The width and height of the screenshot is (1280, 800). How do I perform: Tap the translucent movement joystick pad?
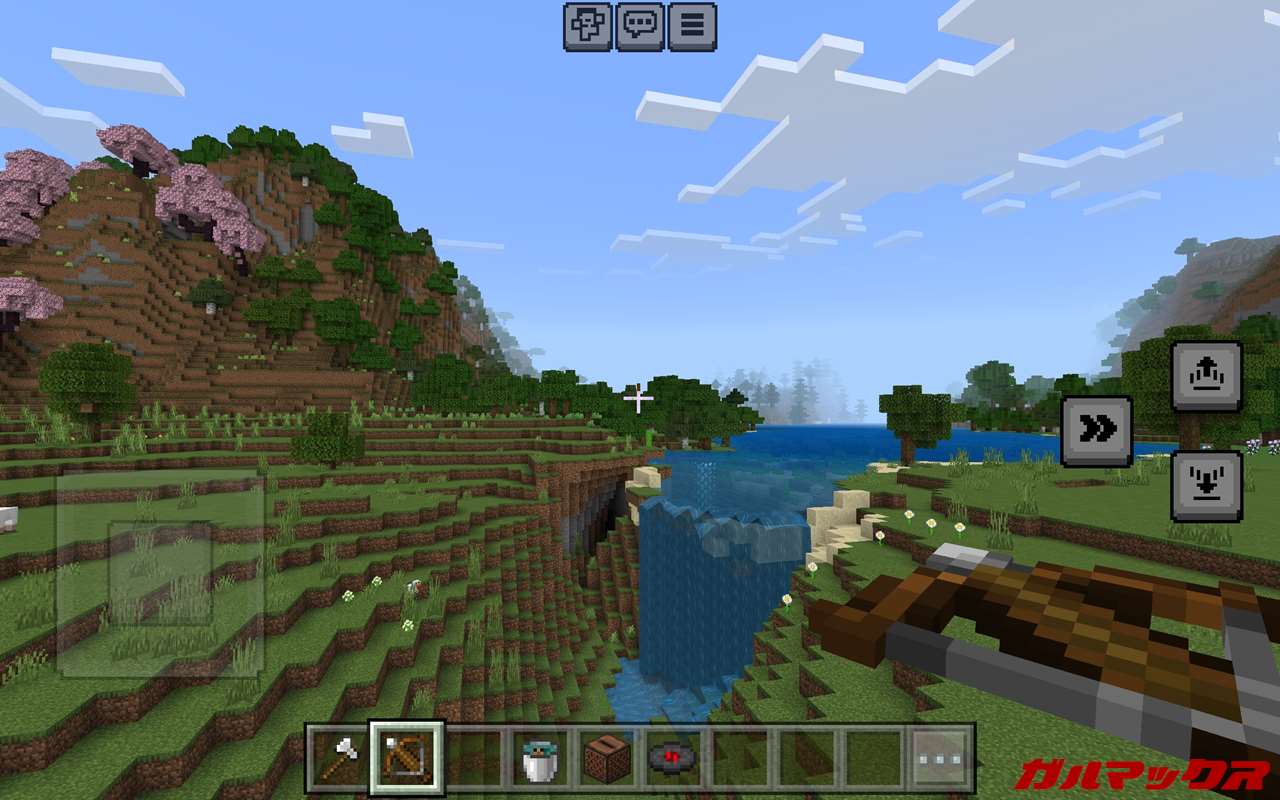pyautogui.click(x=160, y=574)
